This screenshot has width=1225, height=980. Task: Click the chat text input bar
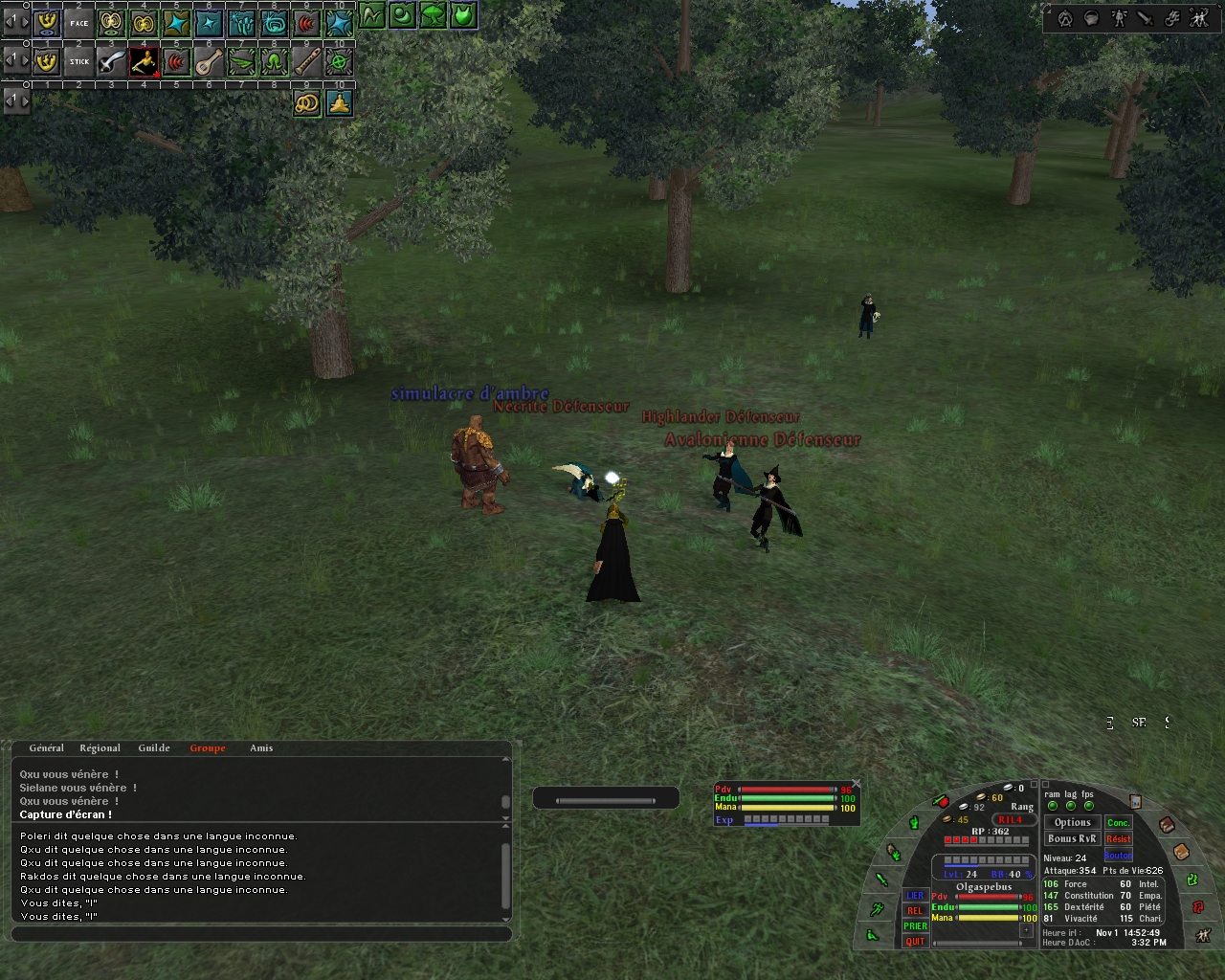[x=261, y=934]
